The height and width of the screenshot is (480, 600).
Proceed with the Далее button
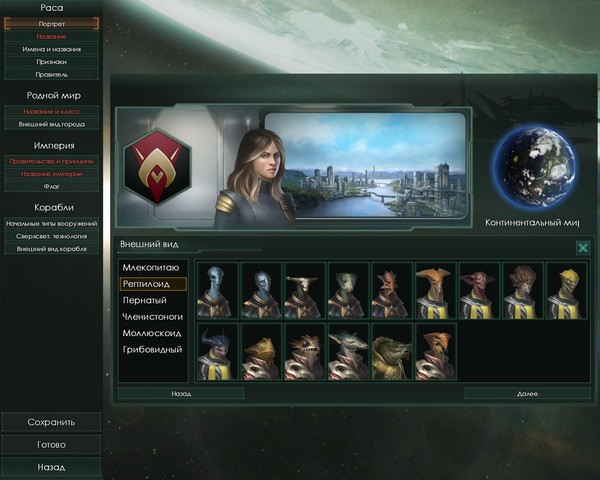pos(527,394)
